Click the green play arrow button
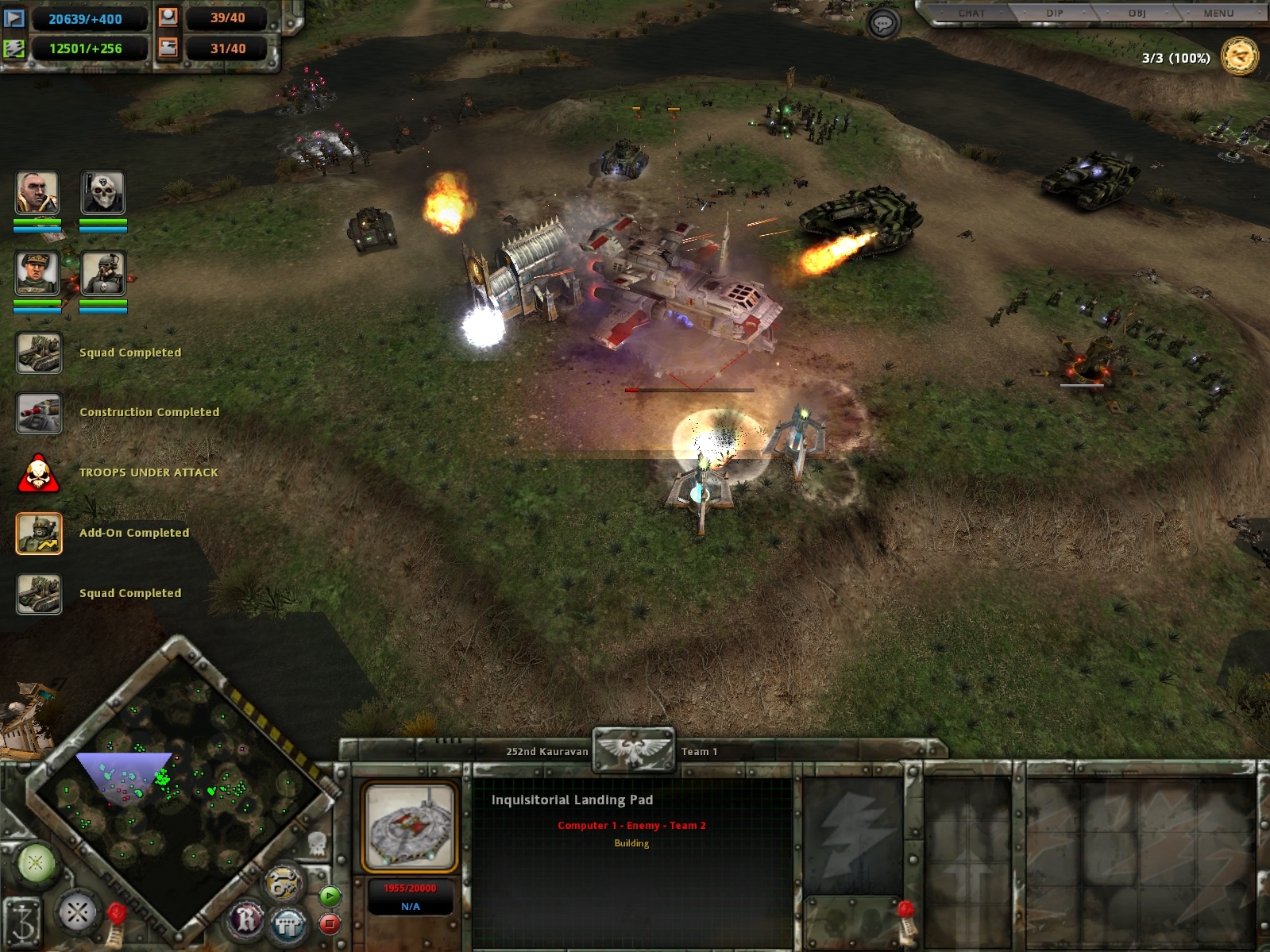 click(329, 896)
